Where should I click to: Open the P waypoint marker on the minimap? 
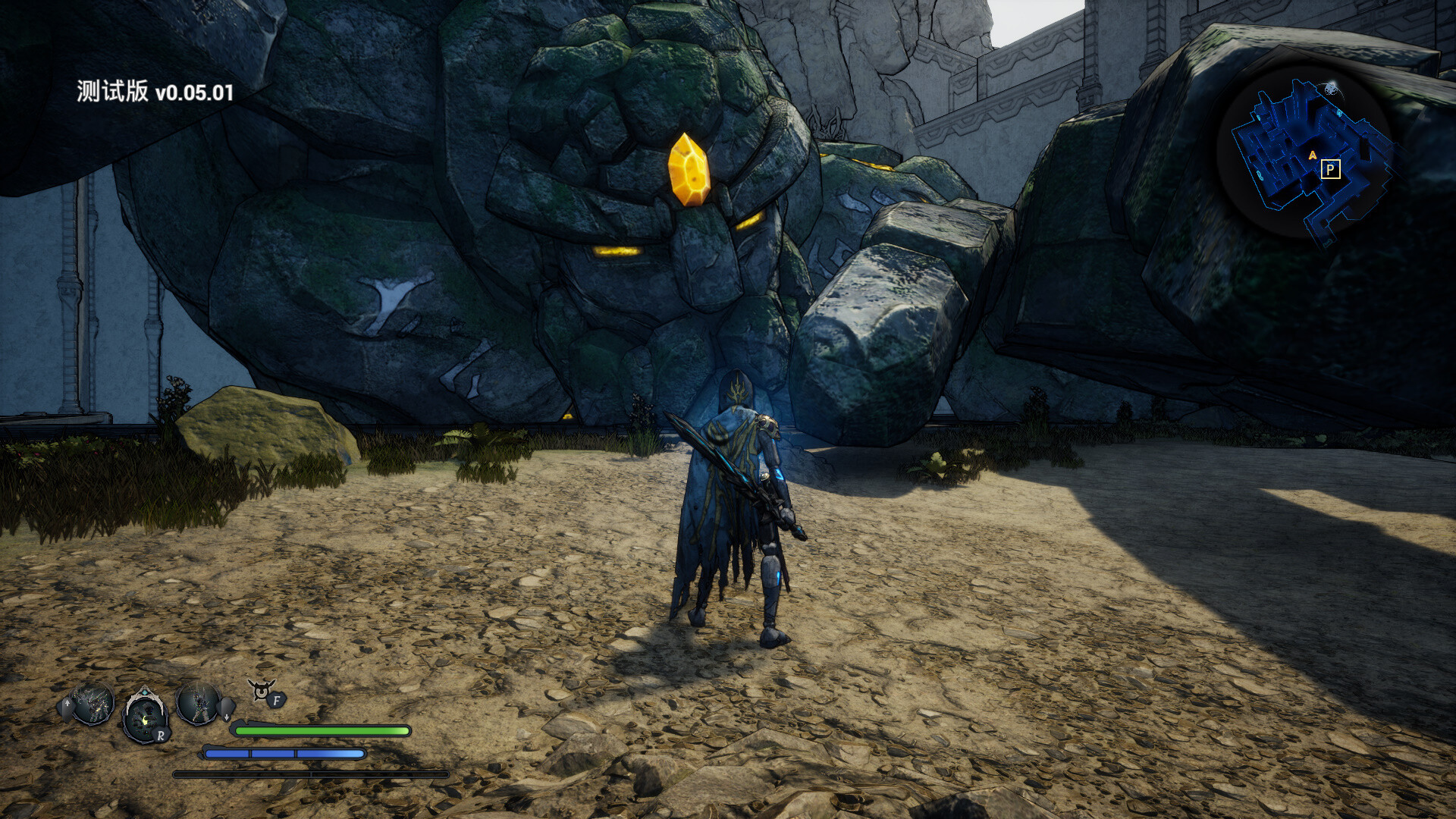[x=1330, y=170]
